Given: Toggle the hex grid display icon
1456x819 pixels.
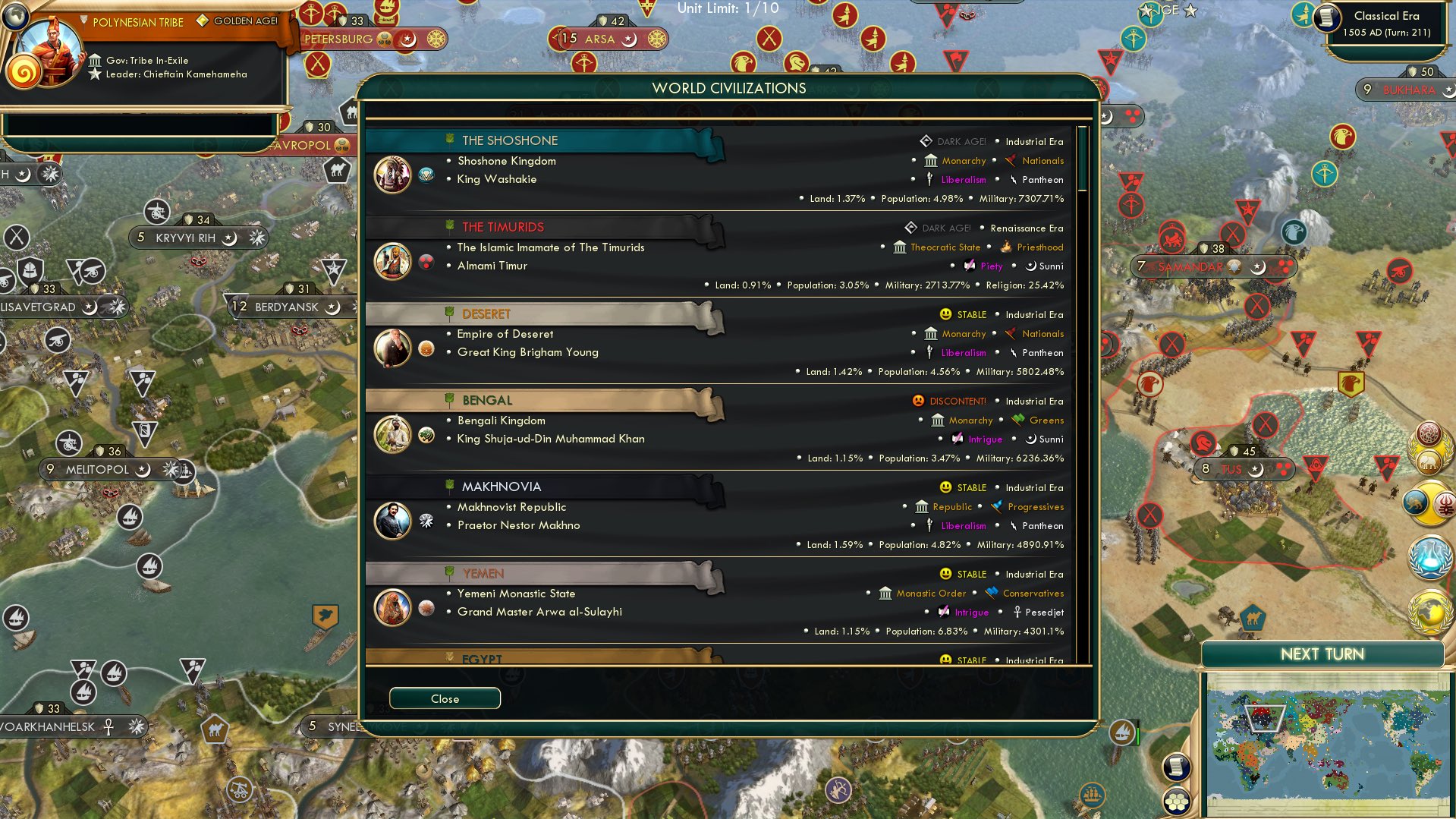Looking at the screenshot, I should point(1176,801).
